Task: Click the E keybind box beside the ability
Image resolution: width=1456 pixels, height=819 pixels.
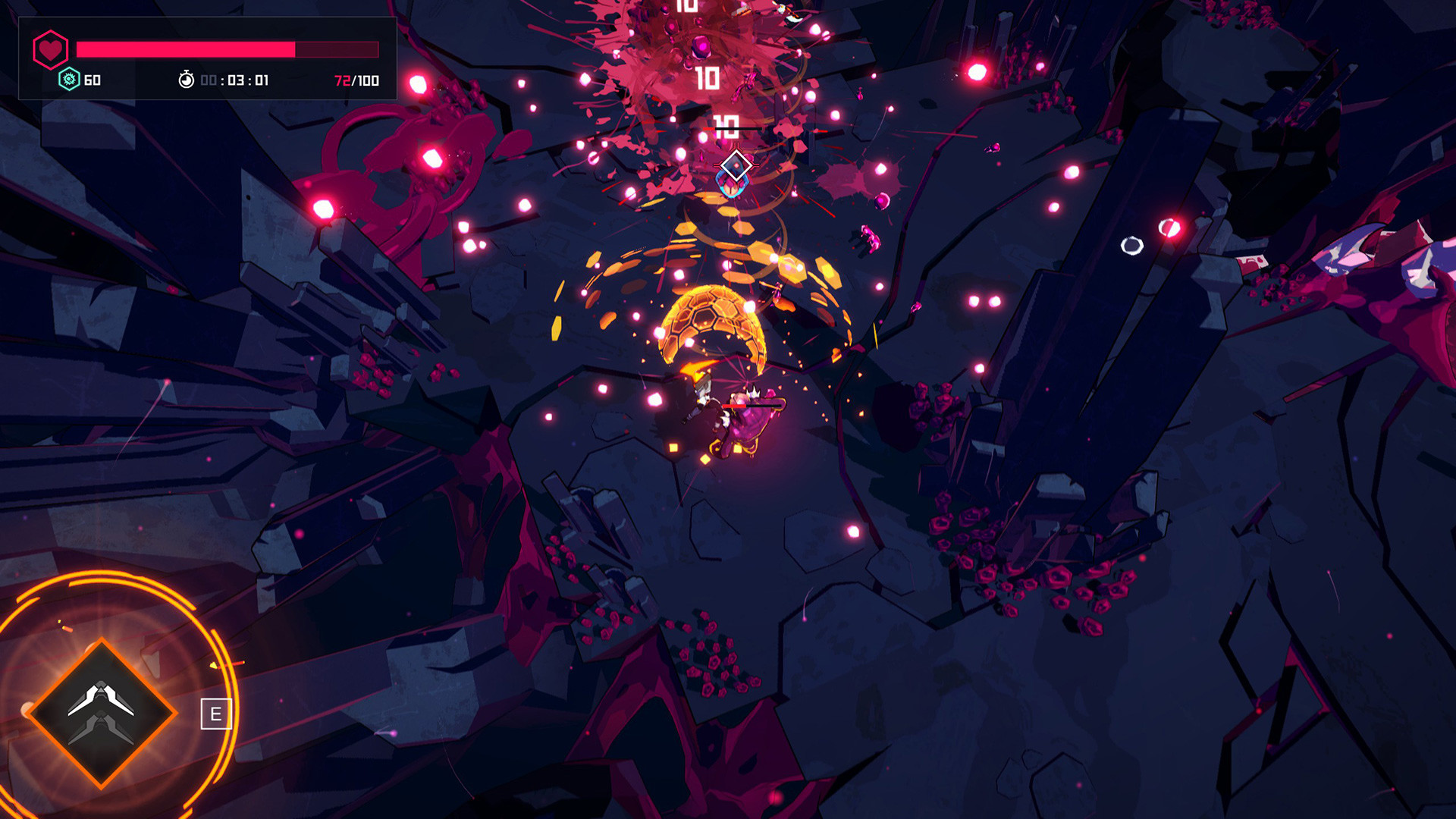Action: click(x=216, y=713)
